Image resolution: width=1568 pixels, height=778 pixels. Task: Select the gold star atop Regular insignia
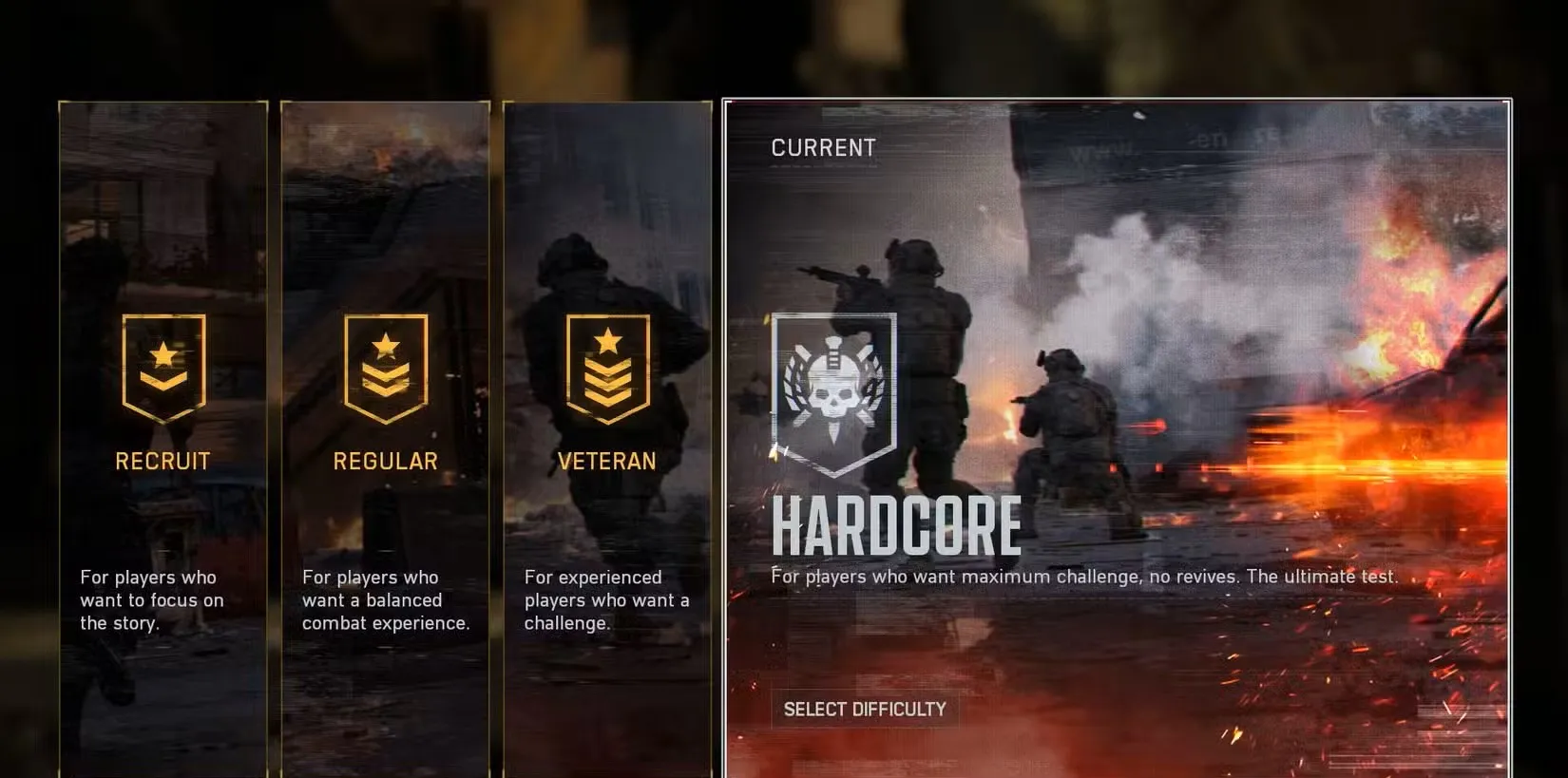(385, 346)
